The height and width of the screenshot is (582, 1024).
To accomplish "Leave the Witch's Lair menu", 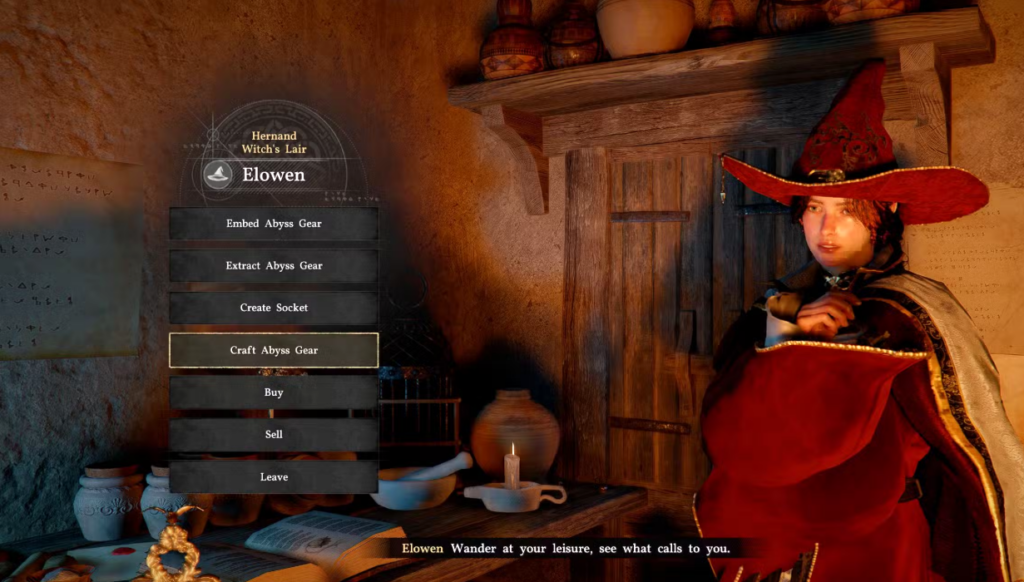I will point(273,477).
